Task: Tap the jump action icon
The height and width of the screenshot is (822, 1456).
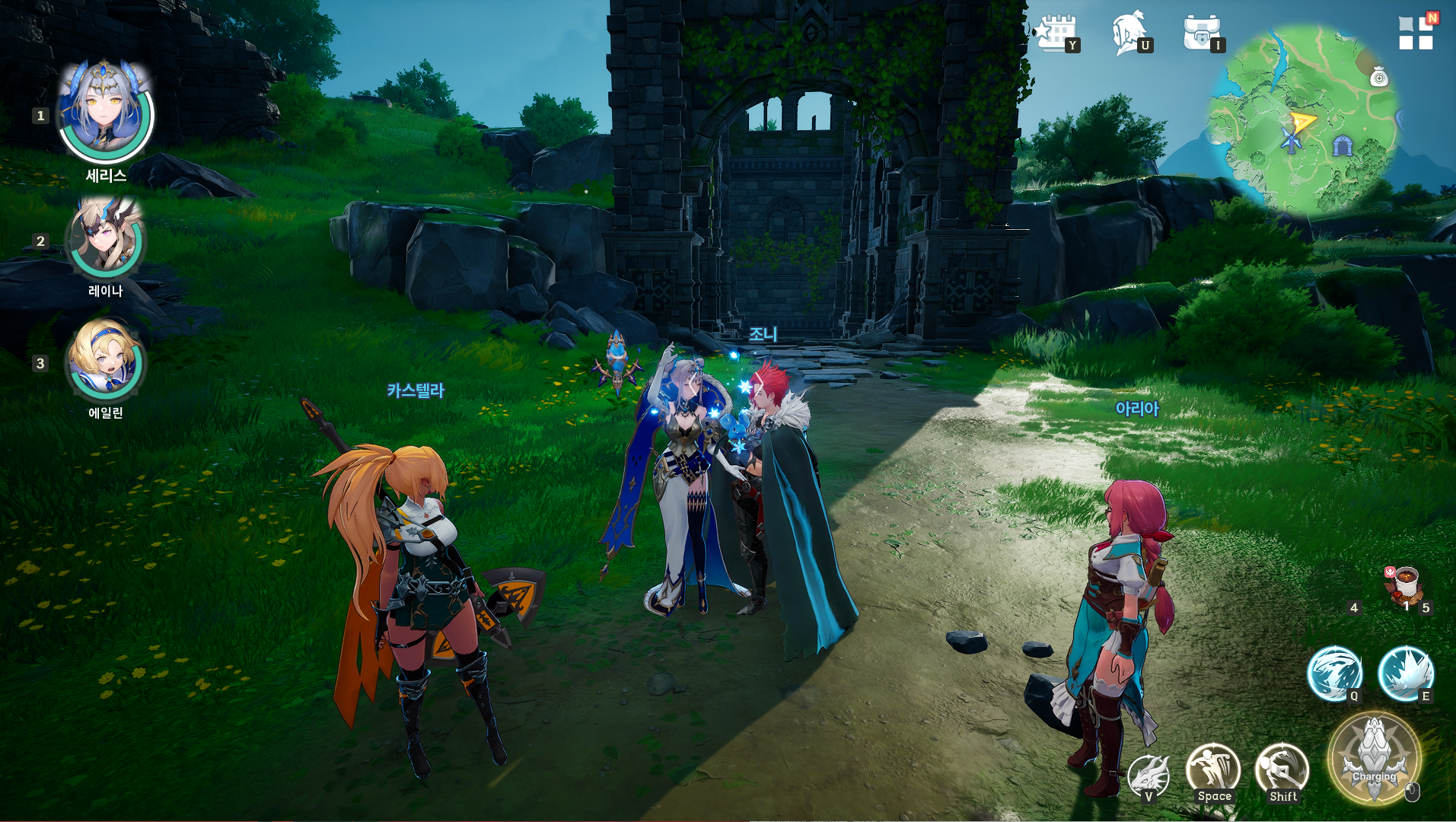Action: point(1212,770)
